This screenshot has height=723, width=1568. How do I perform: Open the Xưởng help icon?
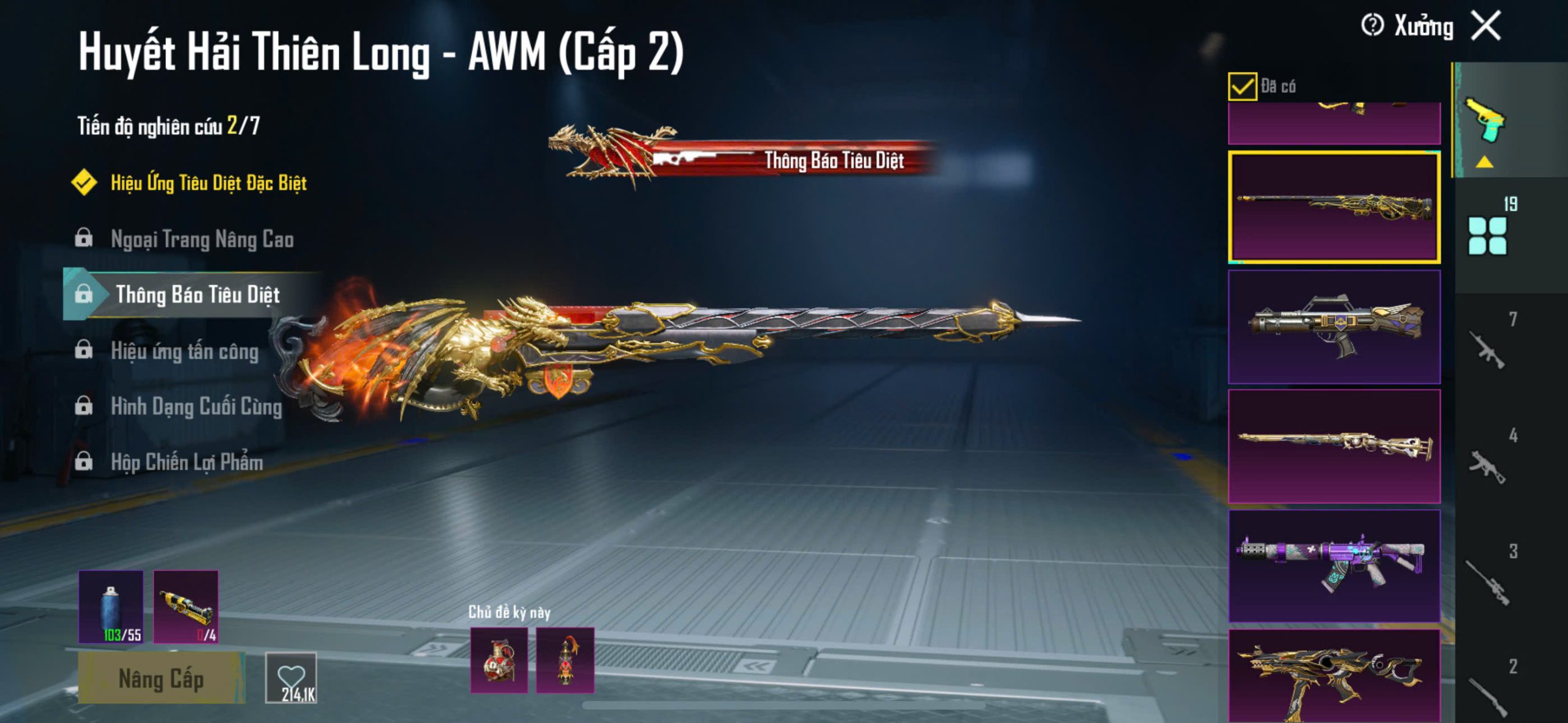(x=1372, y=26)
